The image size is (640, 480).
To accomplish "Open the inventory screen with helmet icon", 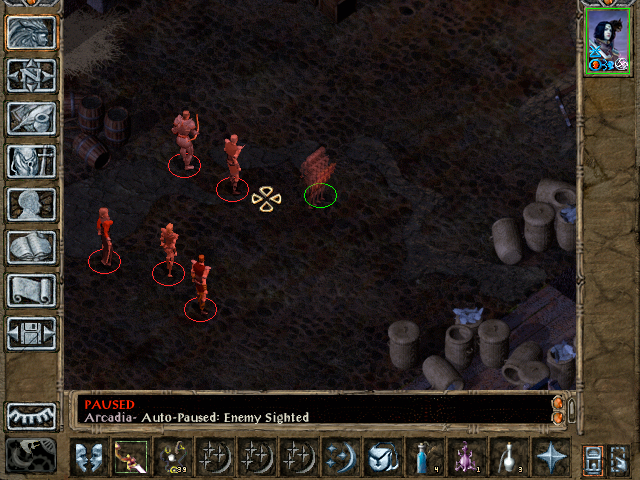I will click(x=31, y=161).
